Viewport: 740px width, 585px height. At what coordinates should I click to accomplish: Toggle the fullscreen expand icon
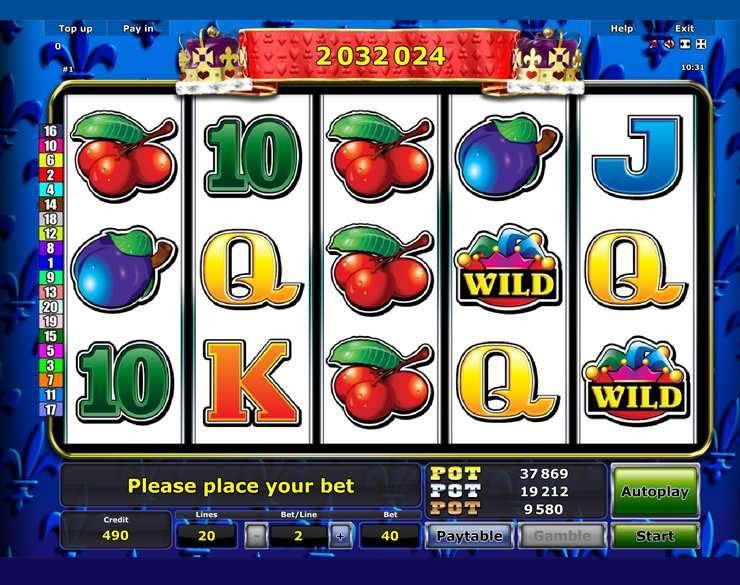click(701, 44)
